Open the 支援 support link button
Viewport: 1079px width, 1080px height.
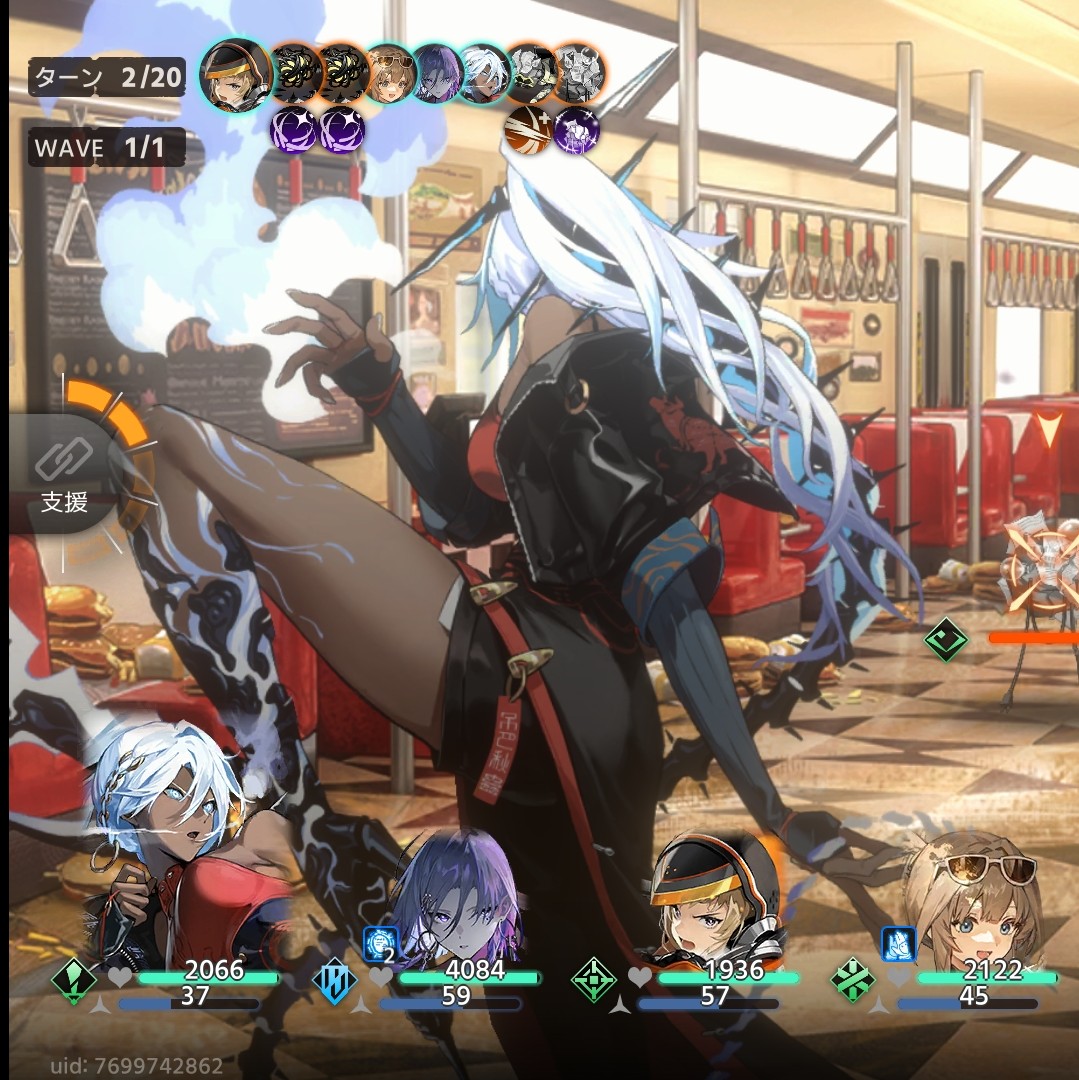[64, 477]
